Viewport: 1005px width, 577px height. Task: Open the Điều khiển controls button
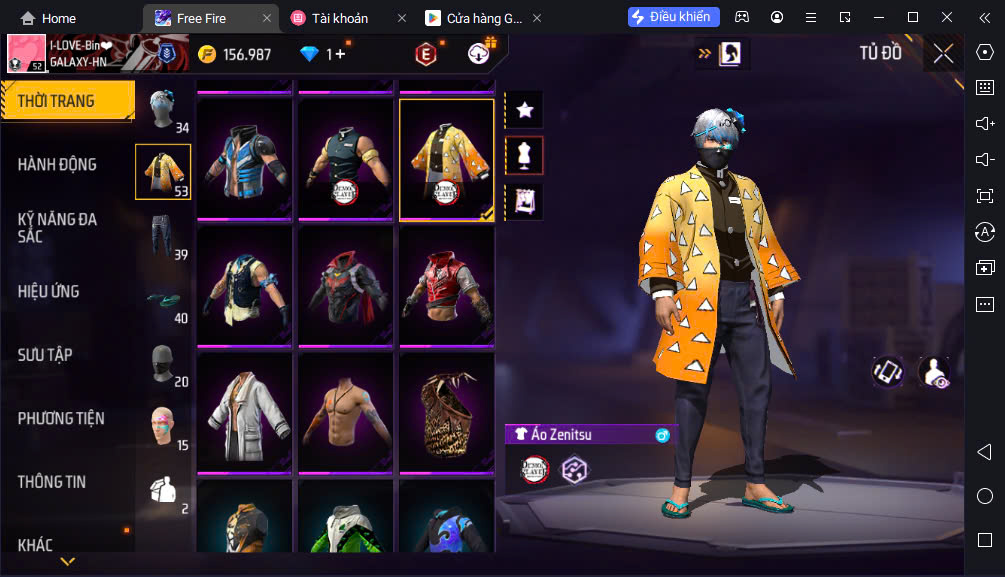[x=674, y=17]
